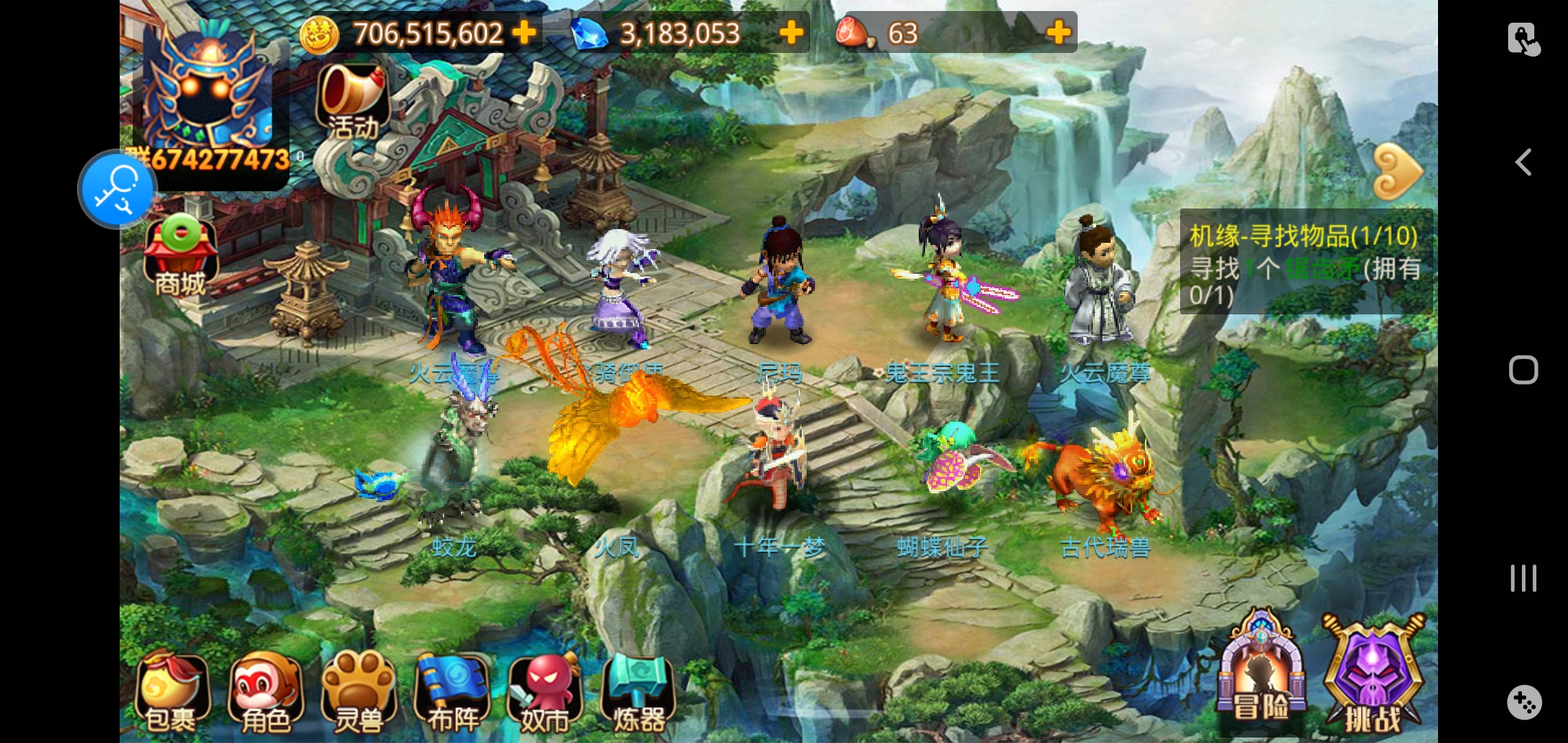Open the 活动 events horn icon
The width and height of the screenshot is (1568, 743).
[353, 102]
